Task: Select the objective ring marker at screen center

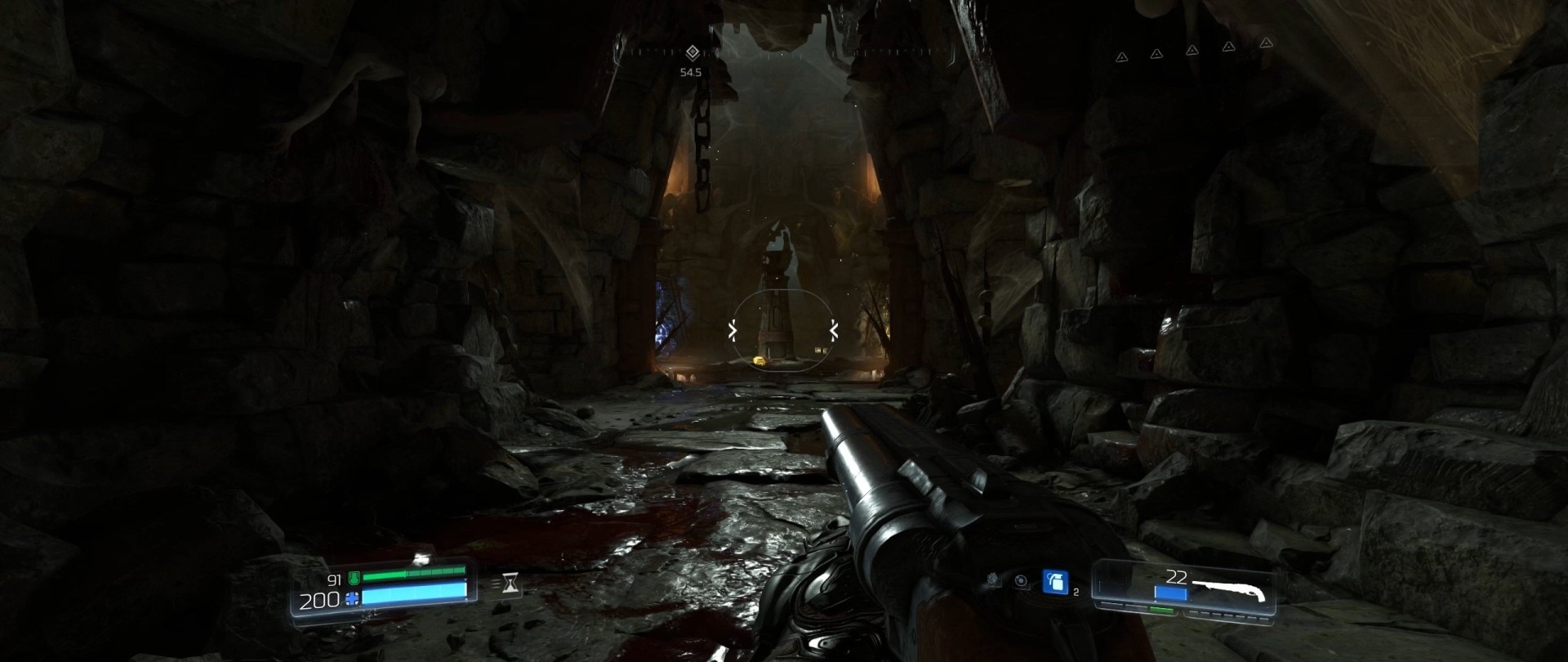Action: click(782, 330)
